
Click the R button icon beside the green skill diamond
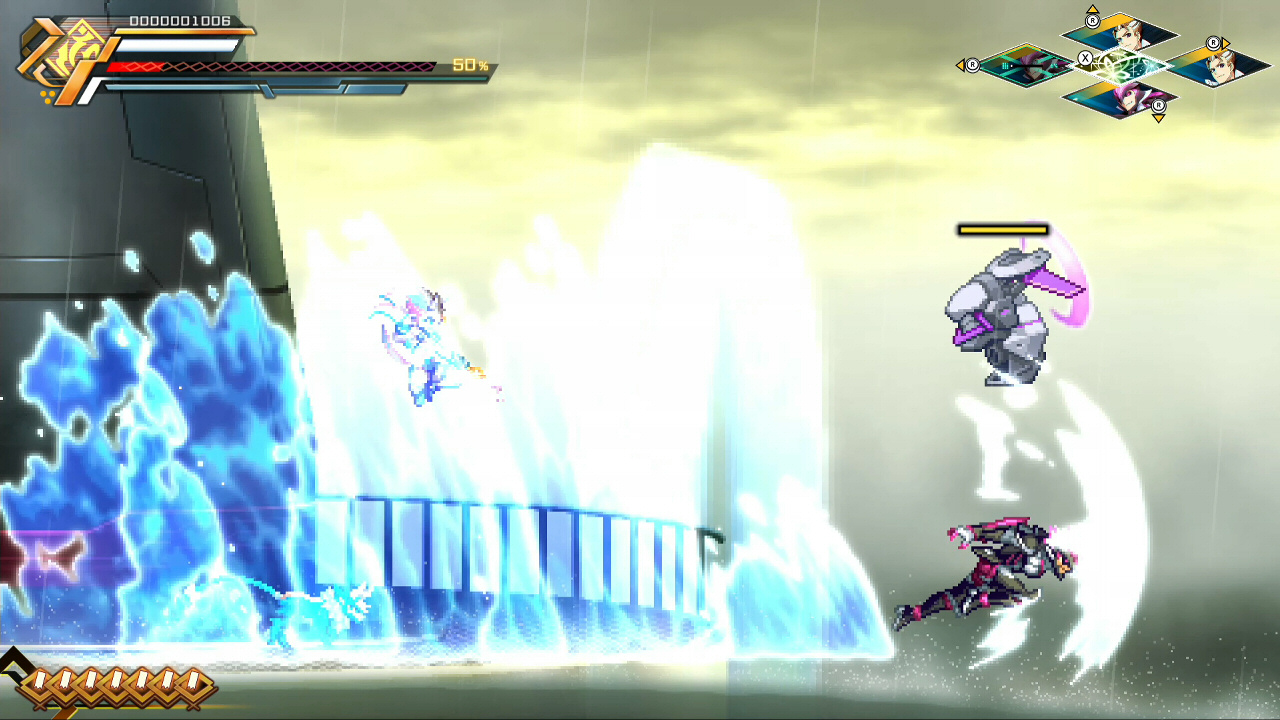pos(973,66)
